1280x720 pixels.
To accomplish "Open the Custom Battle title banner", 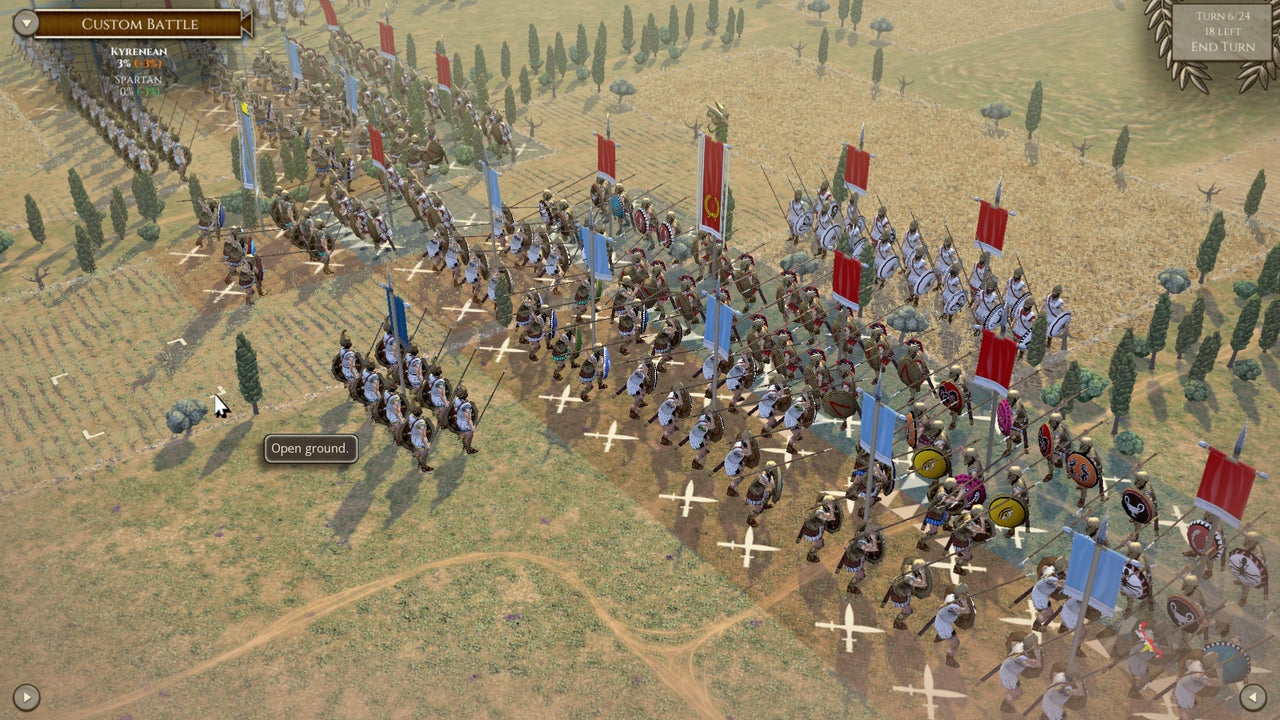I will click(140, 23).
